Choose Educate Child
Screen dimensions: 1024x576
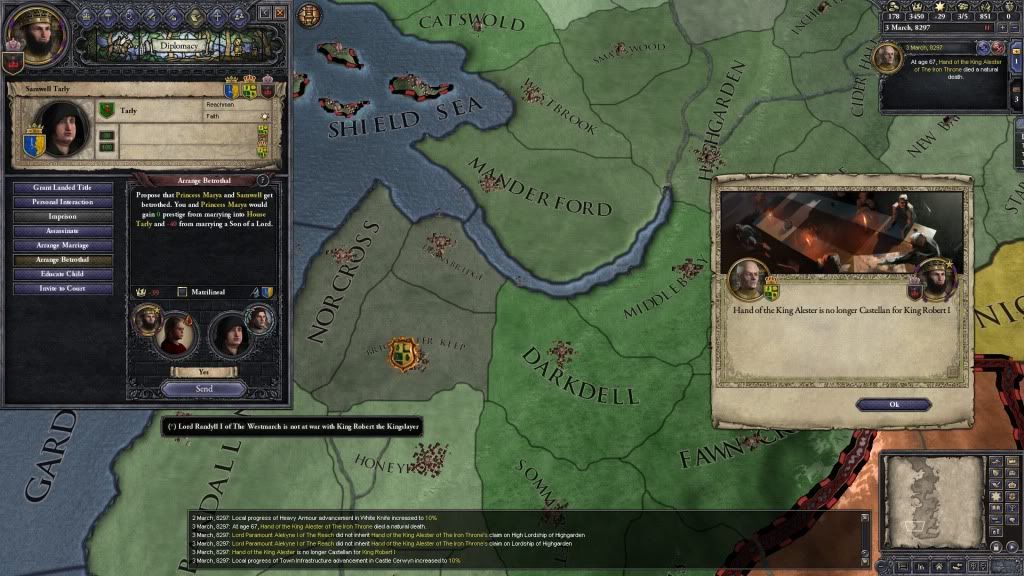pos(63,274)
